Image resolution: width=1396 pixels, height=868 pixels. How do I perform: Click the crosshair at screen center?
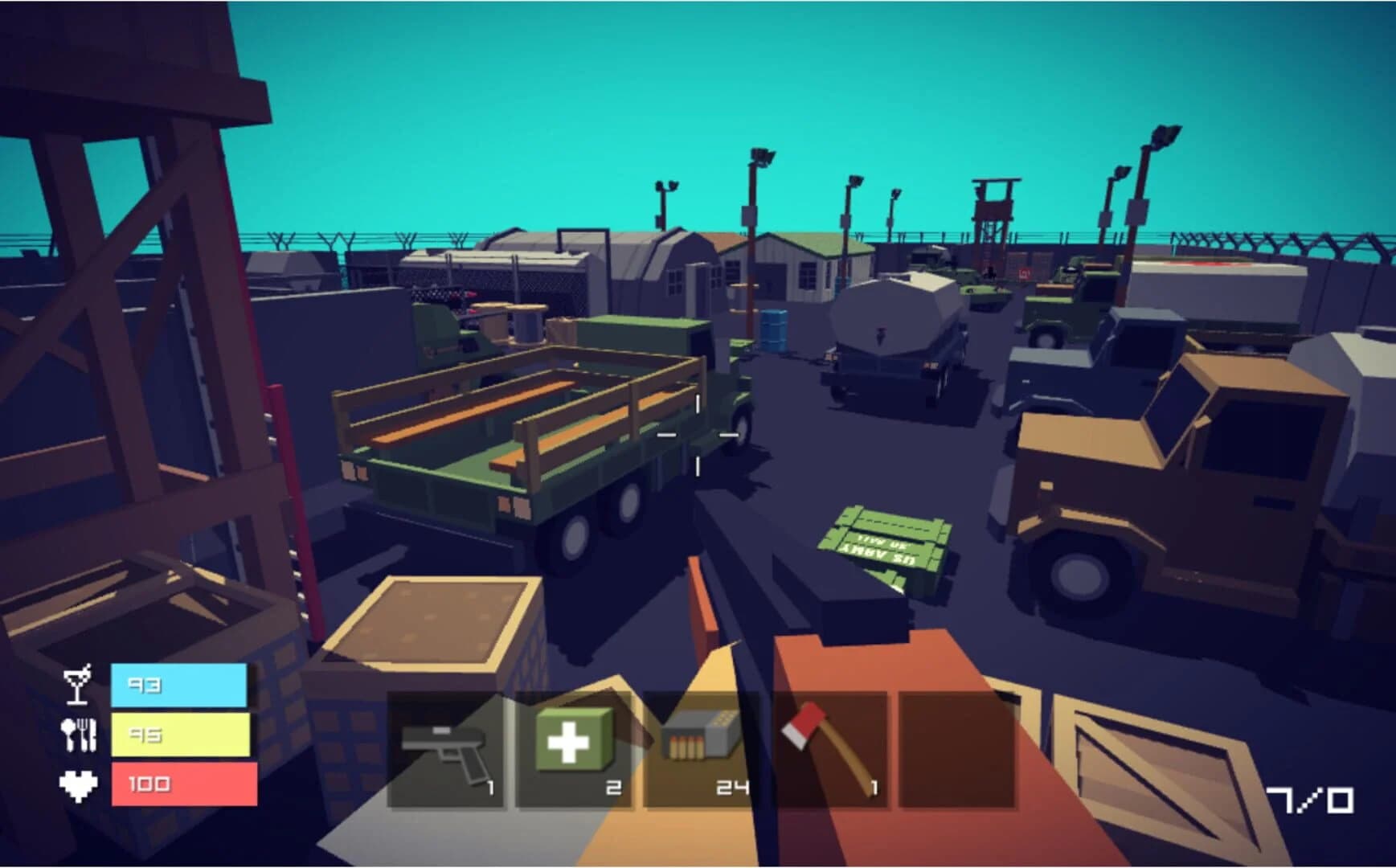click(x=698, y=434)
